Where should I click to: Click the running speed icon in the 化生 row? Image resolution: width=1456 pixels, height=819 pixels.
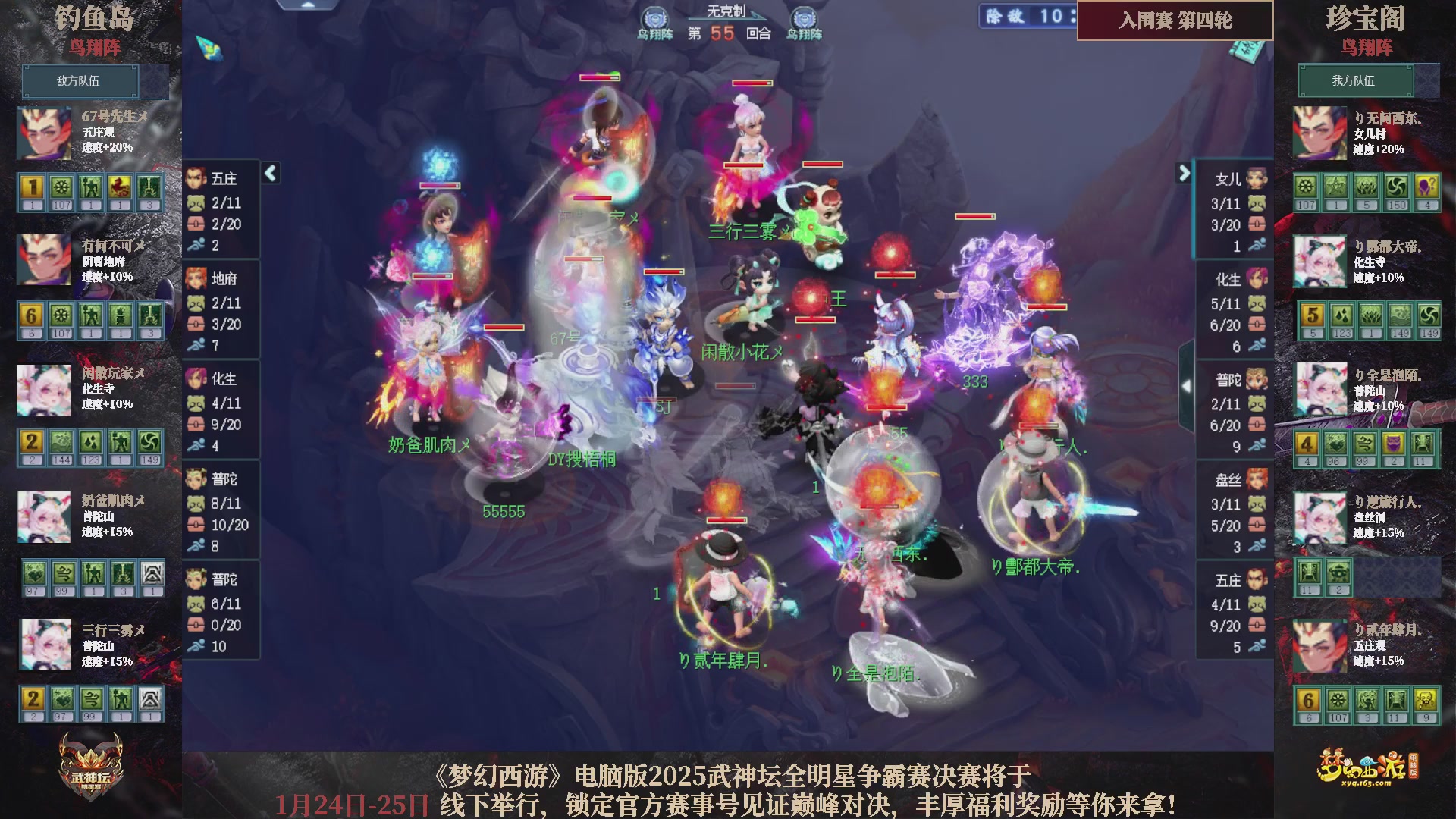coord(1257,346)
